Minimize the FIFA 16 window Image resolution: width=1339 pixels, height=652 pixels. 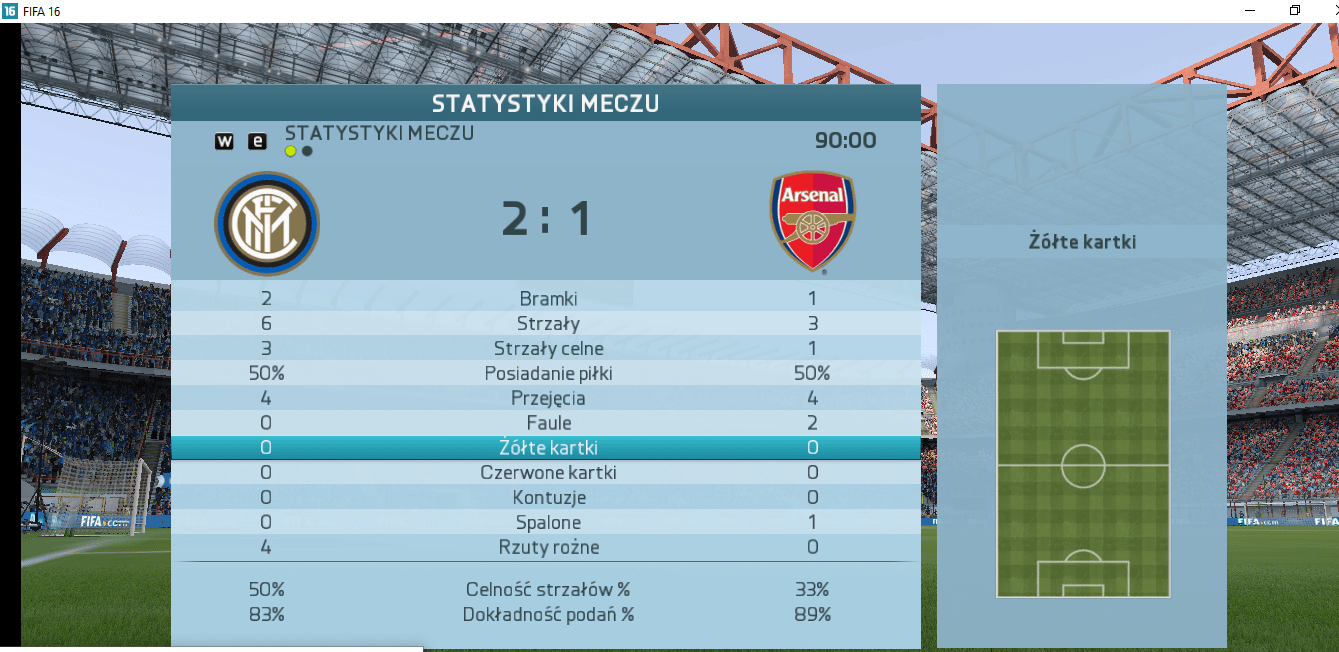point(1250,10)
